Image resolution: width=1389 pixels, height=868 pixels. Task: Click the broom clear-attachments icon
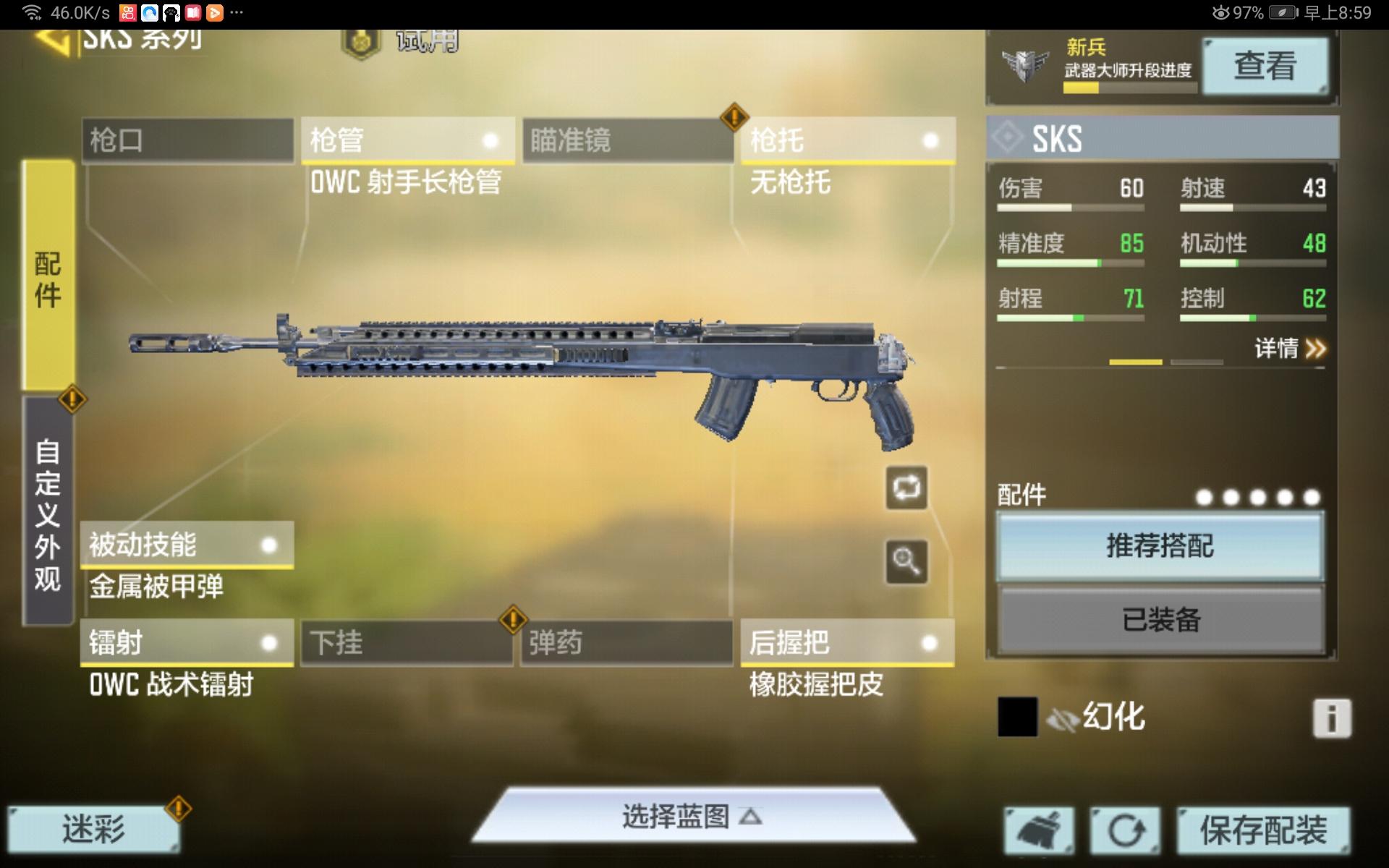click(x=1040, y=830)
